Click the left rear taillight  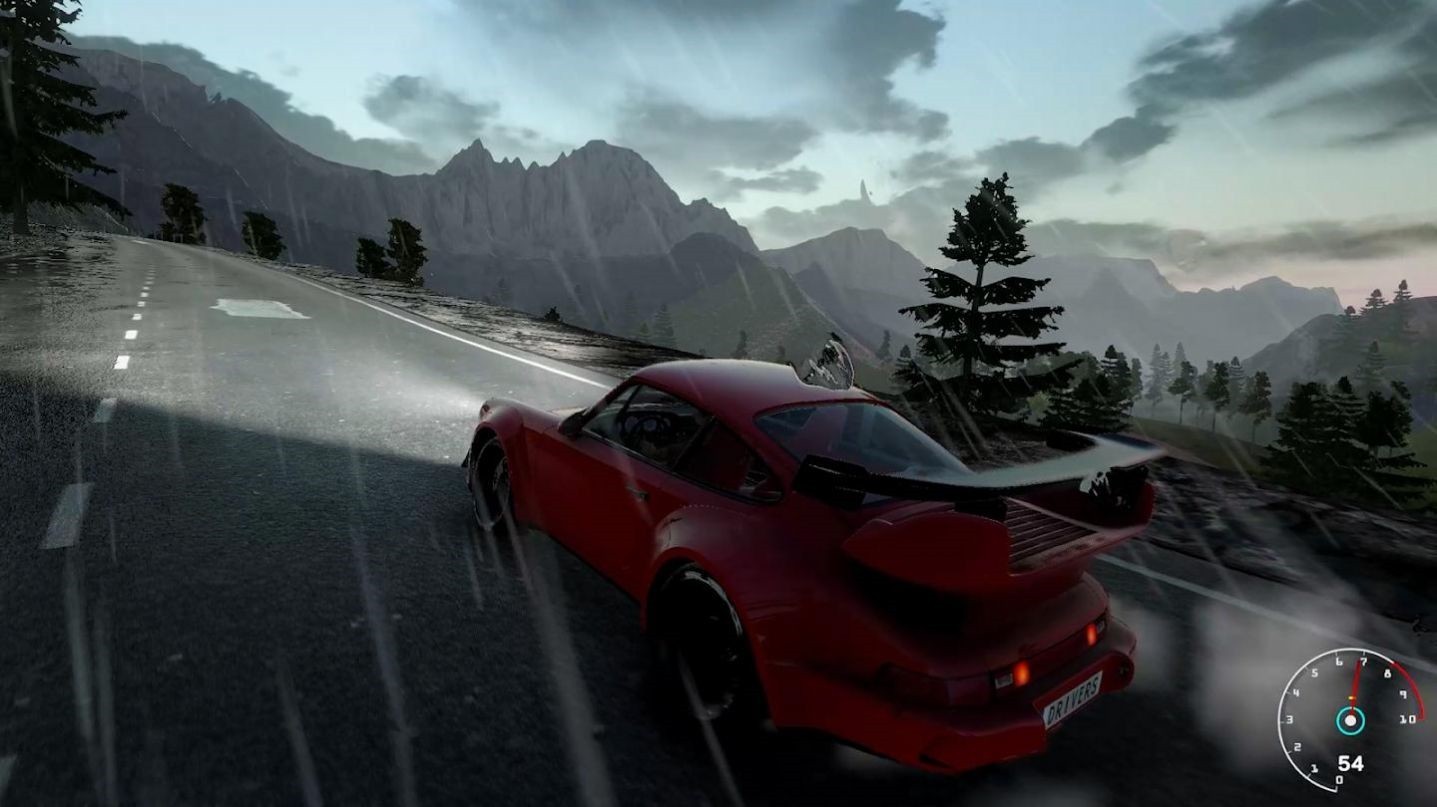[1022, 675]
